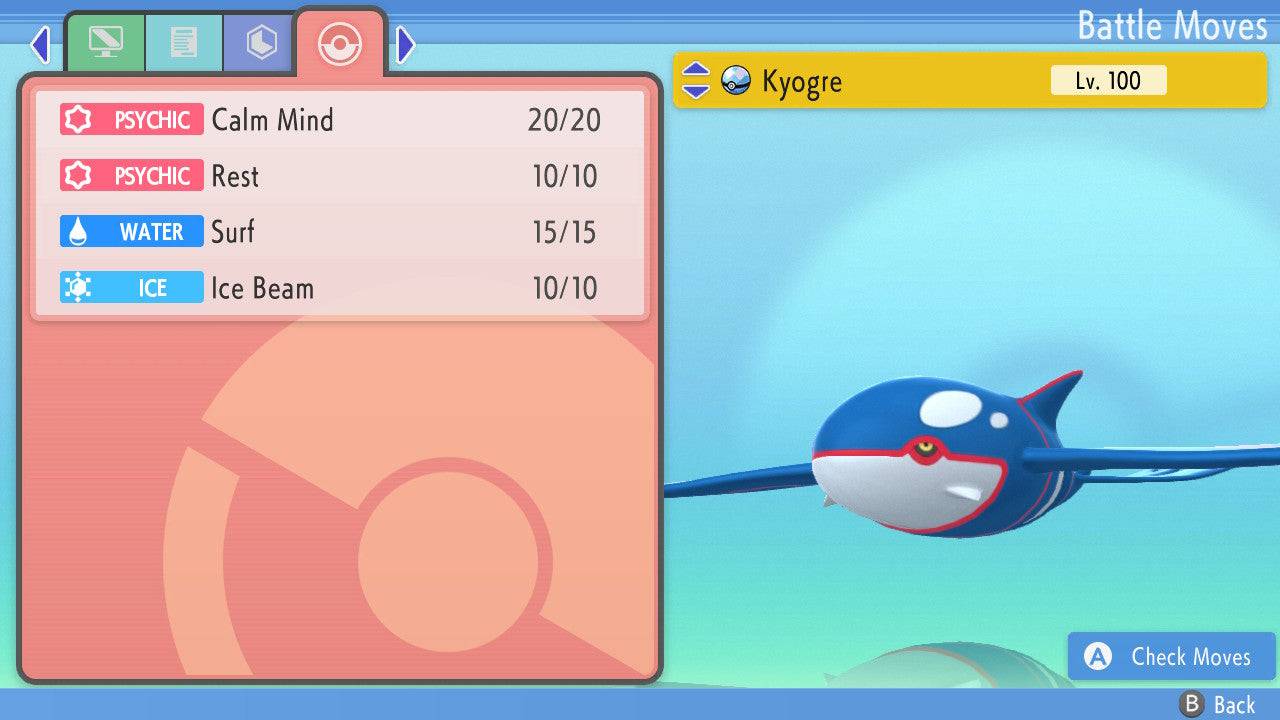Select the Surf water move
Viewport: 1280px width, 720px height.
(x=340, y=232)
